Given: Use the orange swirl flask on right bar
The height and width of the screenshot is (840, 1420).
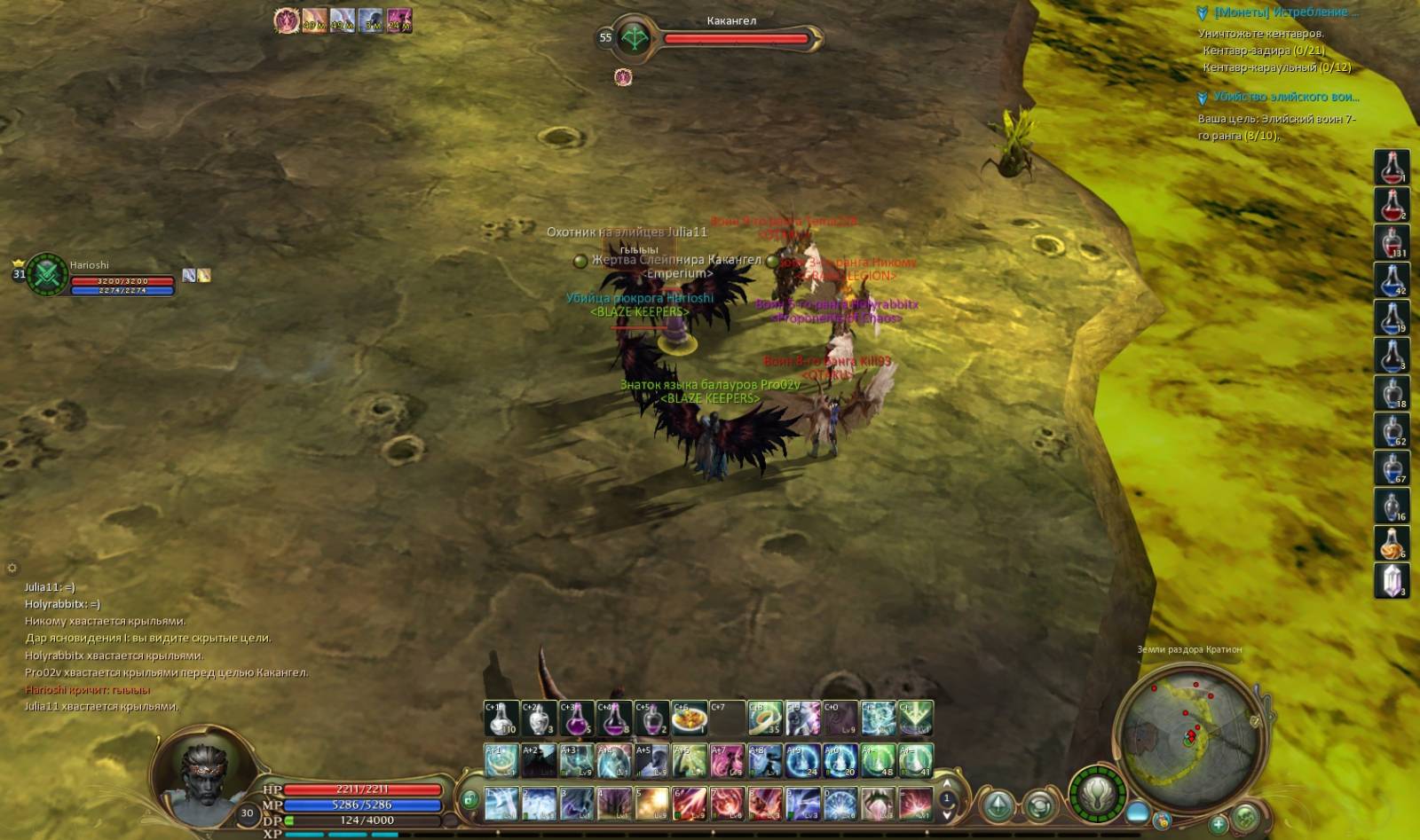Looking at the screenshot, I should point(1391,543).
